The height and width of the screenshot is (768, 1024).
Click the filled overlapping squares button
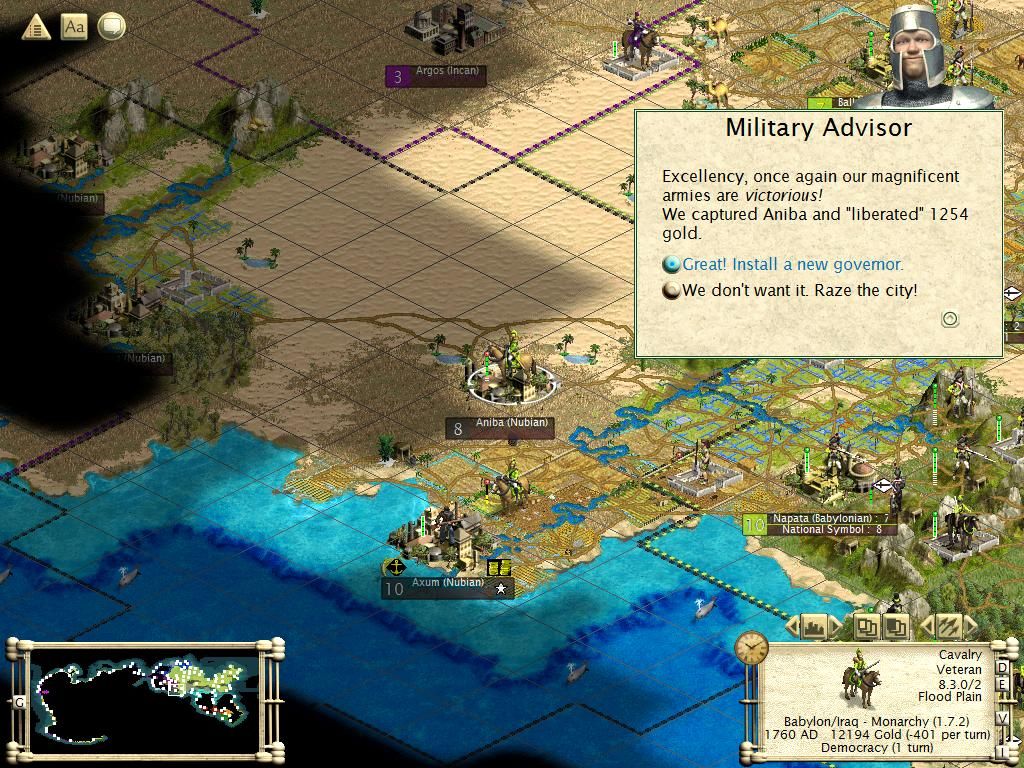coord(896,627)
